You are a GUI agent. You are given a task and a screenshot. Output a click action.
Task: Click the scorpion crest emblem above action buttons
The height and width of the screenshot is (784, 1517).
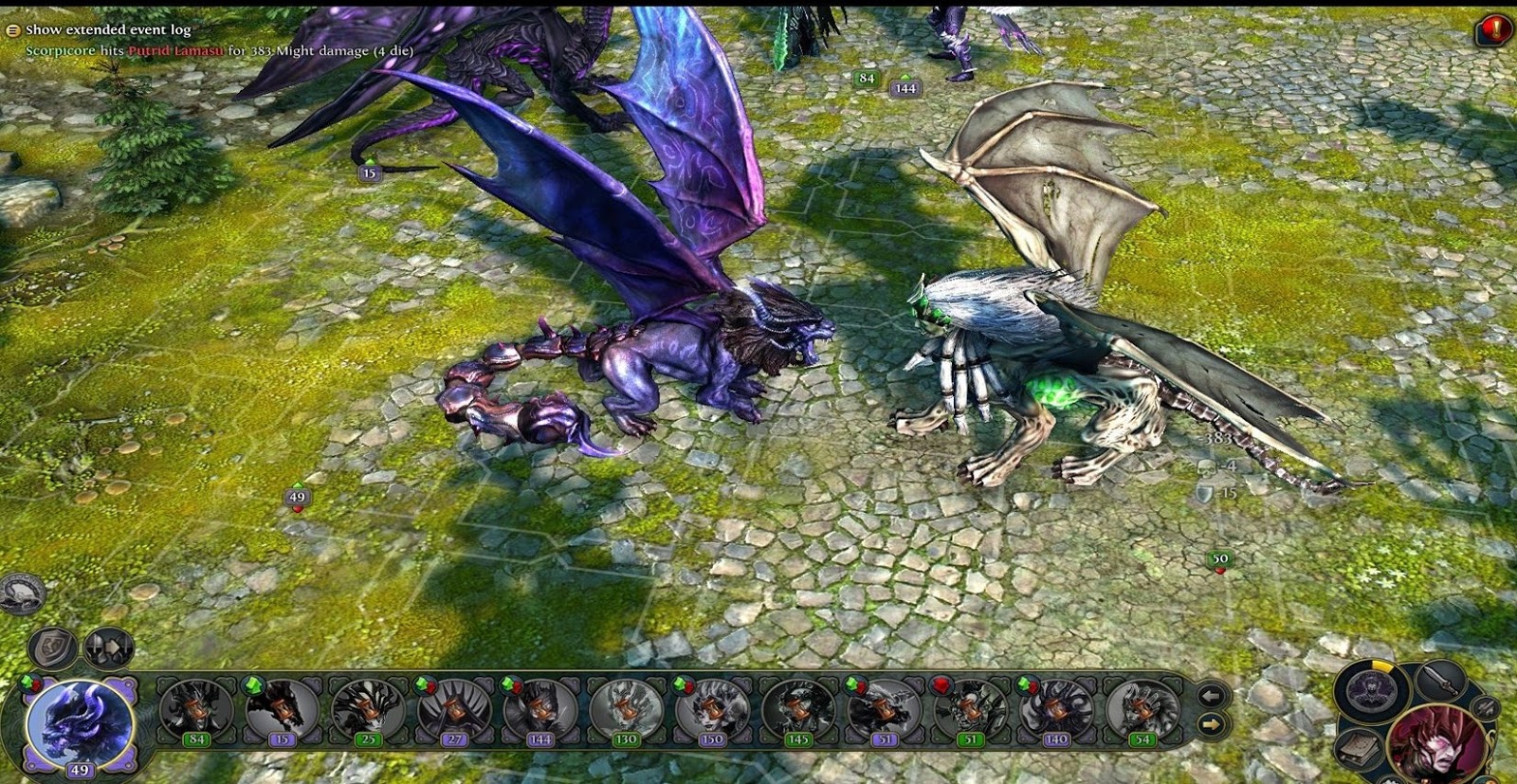tap(21, 593)
